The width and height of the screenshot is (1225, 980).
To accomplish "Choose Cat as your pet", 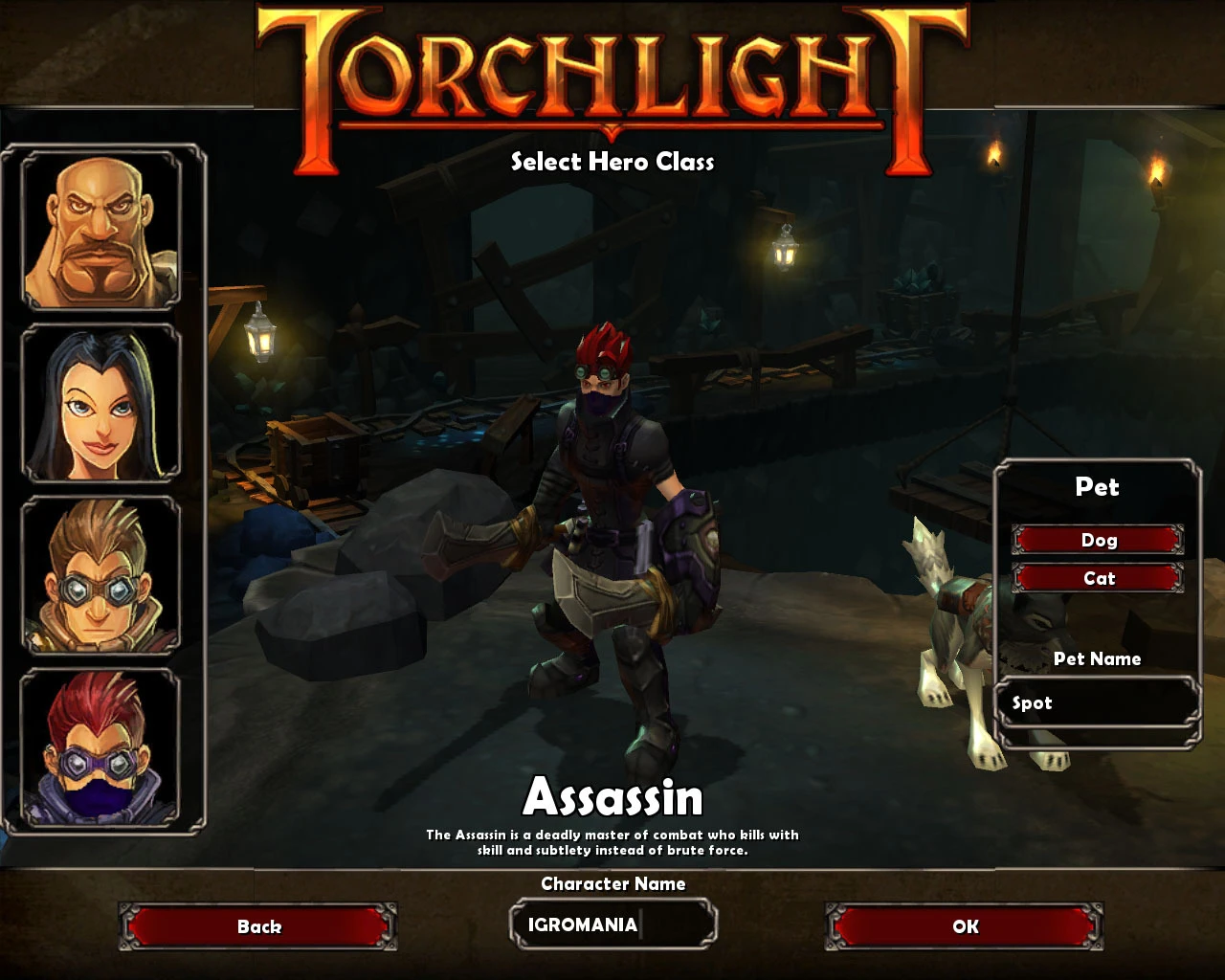I will click(x=1098, y=578).
